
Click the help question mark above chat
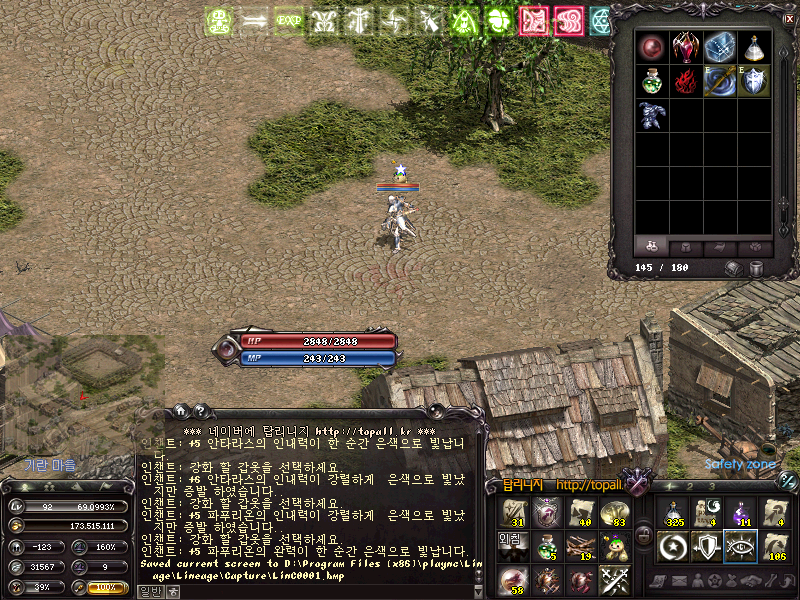click(201, 410)
